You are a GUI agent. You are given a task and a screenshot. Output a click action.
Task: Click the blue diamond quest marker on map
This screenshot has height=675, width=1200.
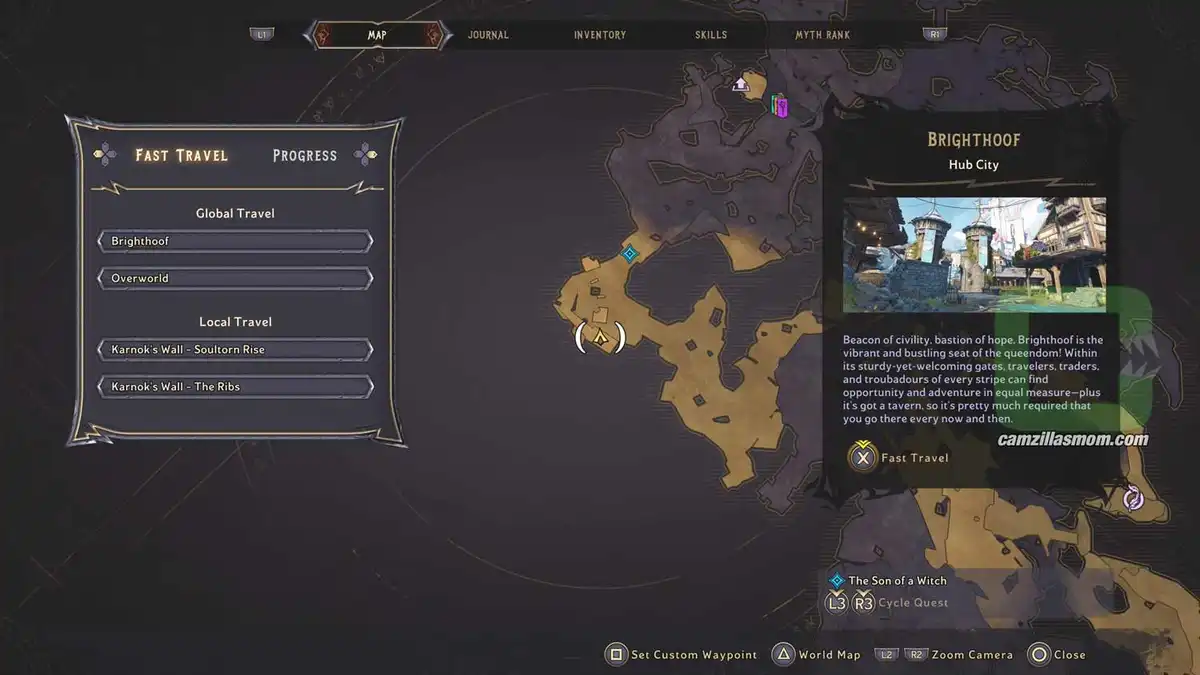[629, 254]
